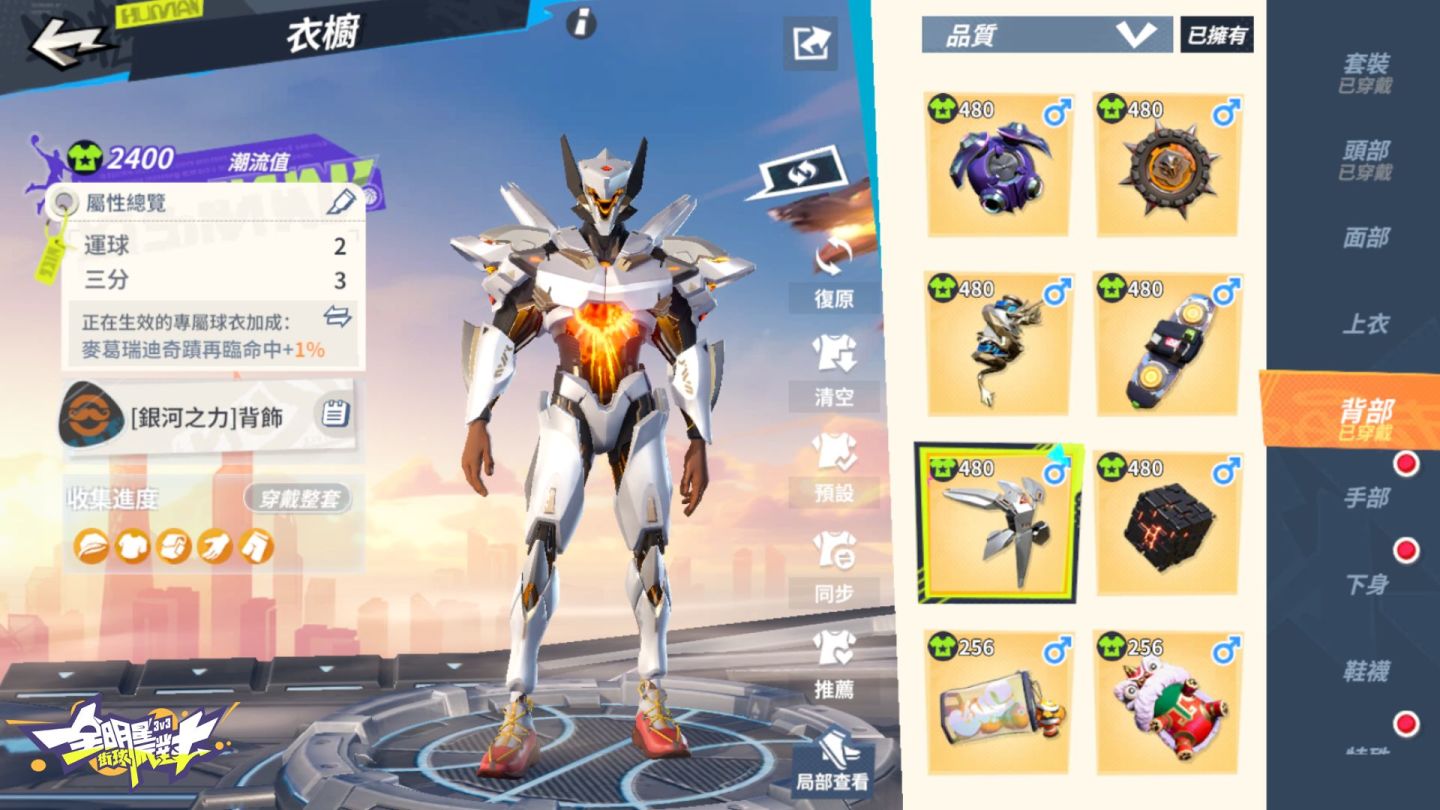Open the 品質 sort dropdown

pyautogui.click(x=1046, y=35)
